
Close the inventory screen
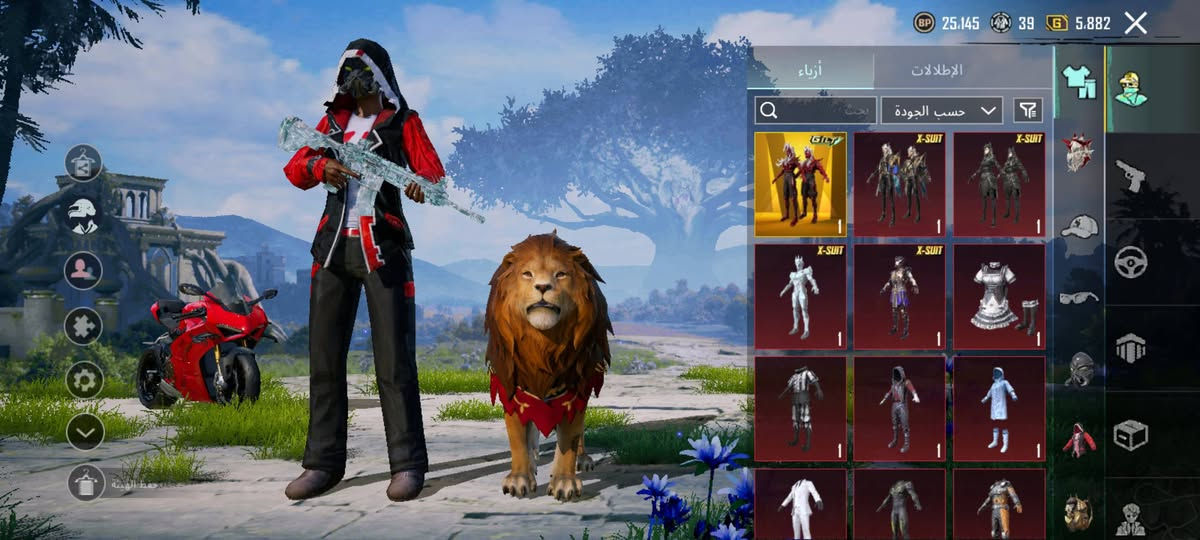1135,23
